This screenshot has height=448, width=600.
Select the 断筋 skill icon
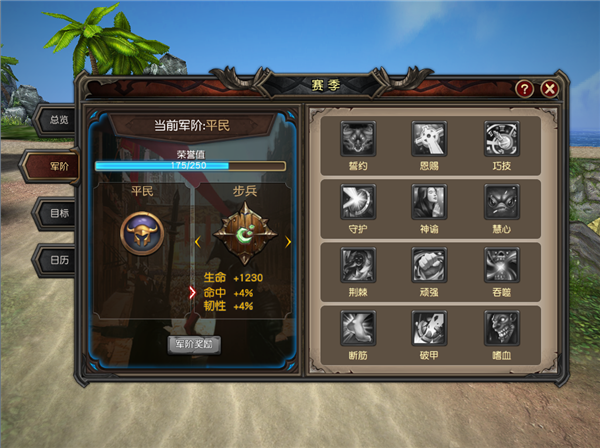click(357, 327)
